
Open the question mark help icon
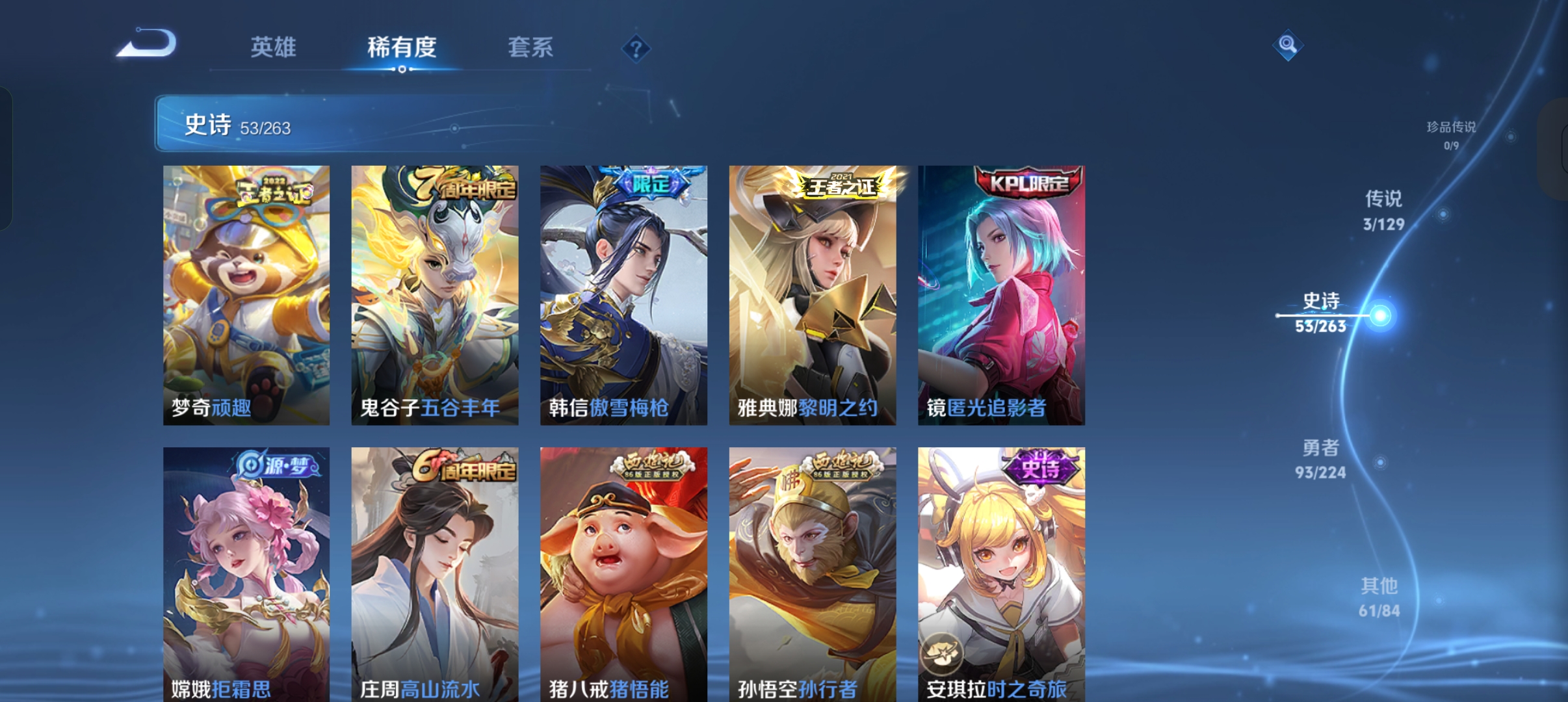tap(636, 49)
